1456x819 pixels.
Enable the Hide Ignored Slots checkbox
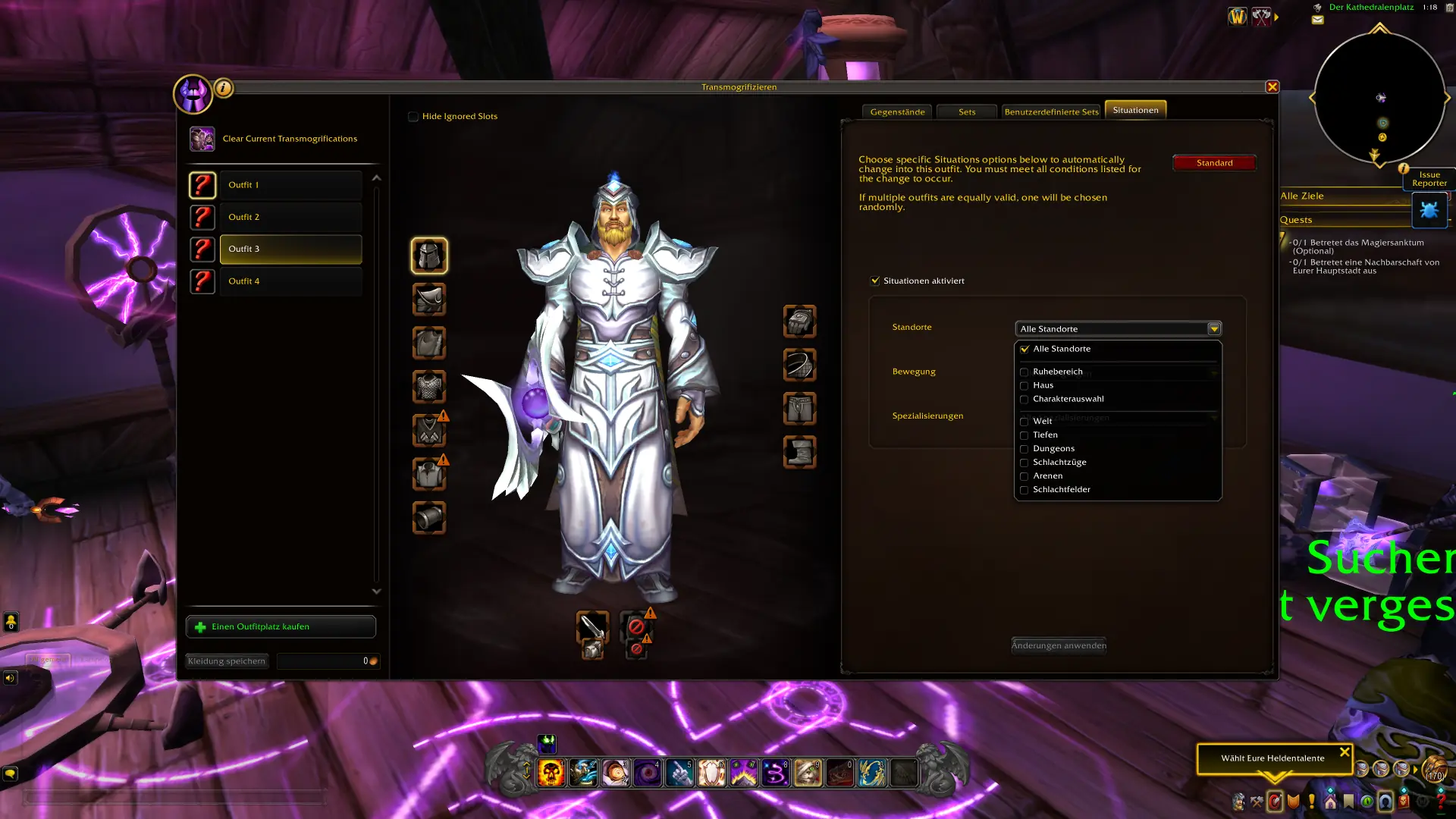pos(413,116)
